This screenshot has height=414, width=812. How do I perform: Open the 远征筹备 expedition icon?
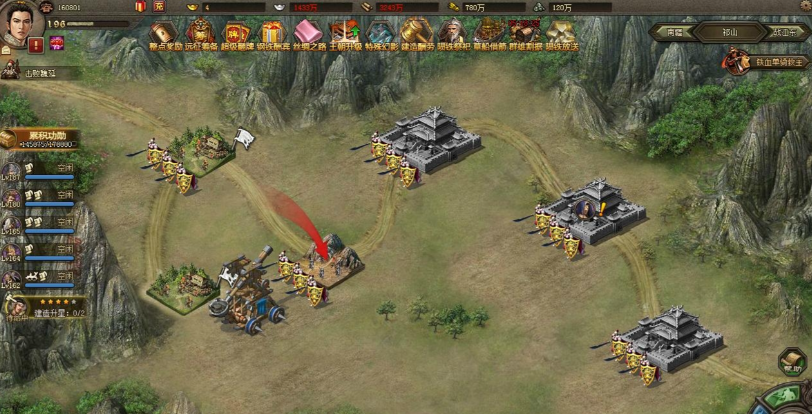coord(199,37)
